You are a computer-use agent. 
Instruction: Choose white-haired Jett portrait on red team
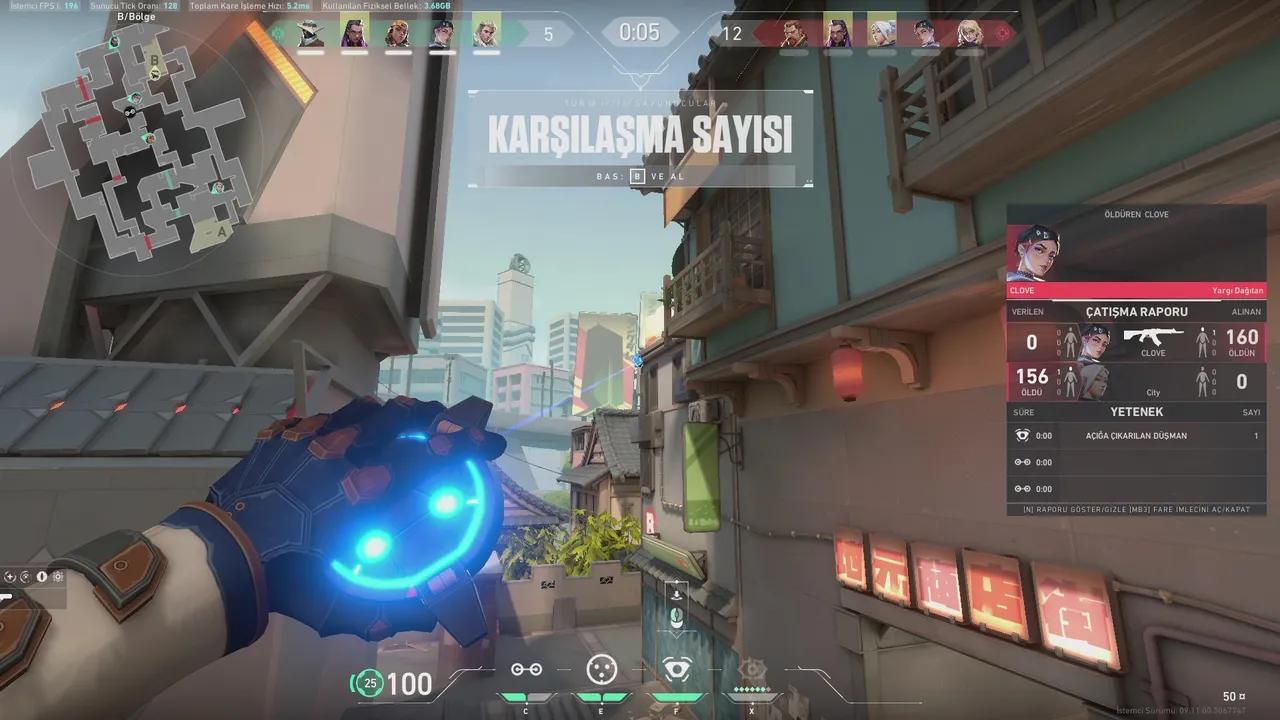881,32
